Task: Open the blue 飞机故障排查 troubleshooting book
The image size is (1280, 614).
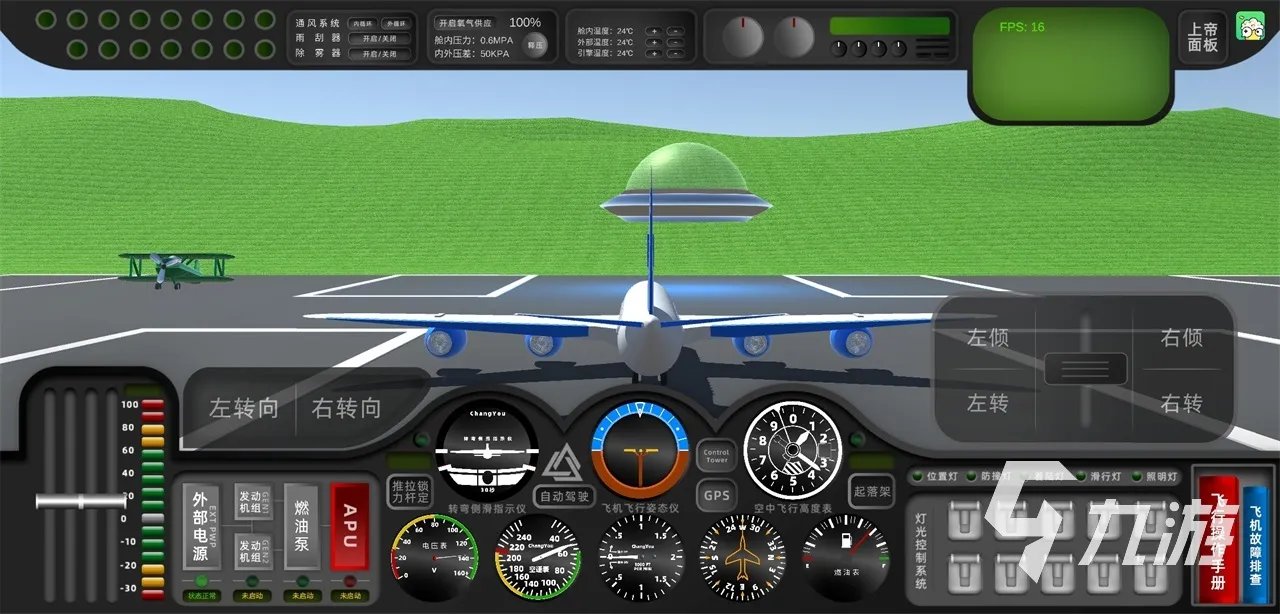Action: point(1255,543)
